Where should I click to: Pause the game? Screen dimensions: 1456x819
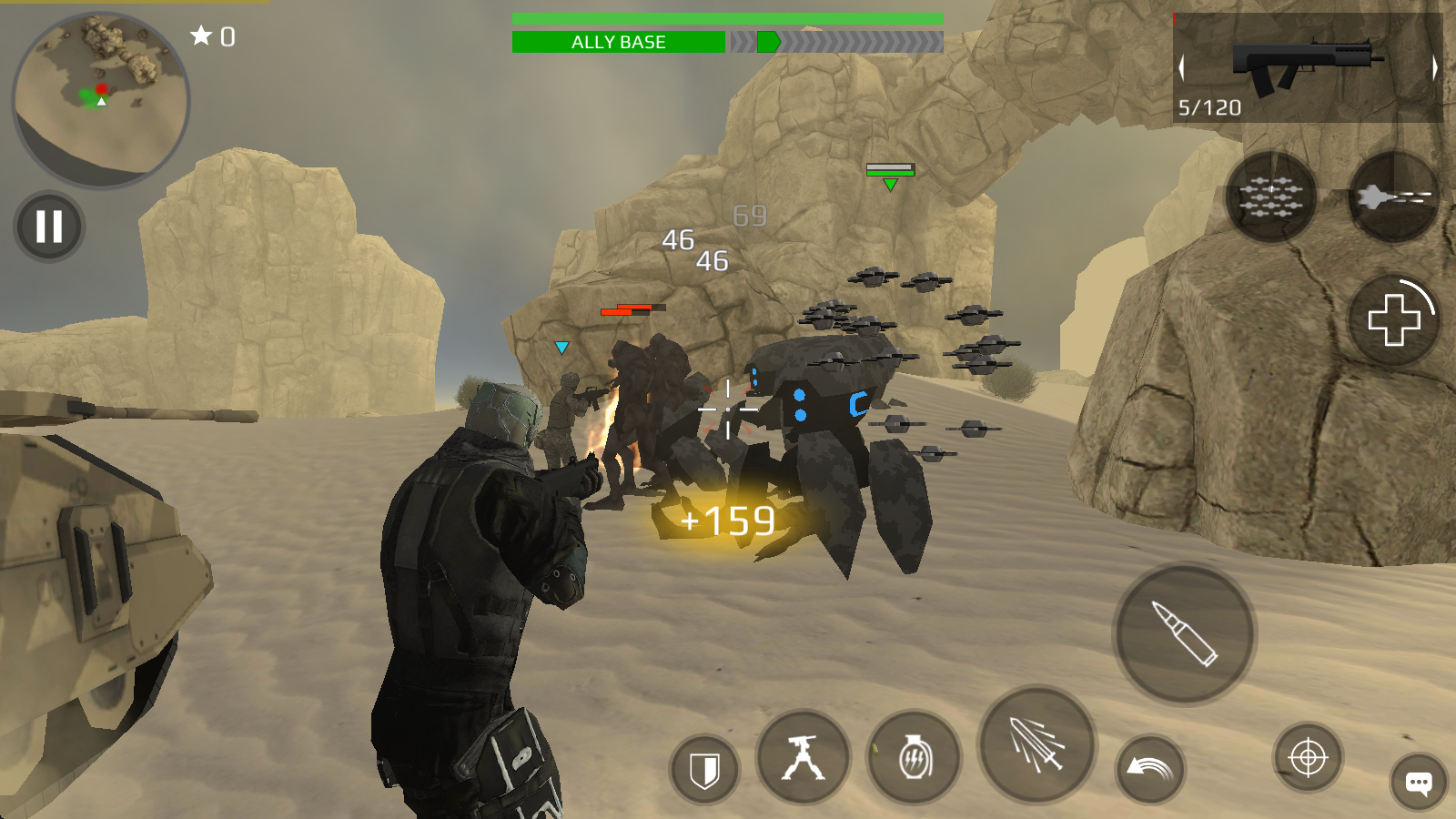[49, 227]
